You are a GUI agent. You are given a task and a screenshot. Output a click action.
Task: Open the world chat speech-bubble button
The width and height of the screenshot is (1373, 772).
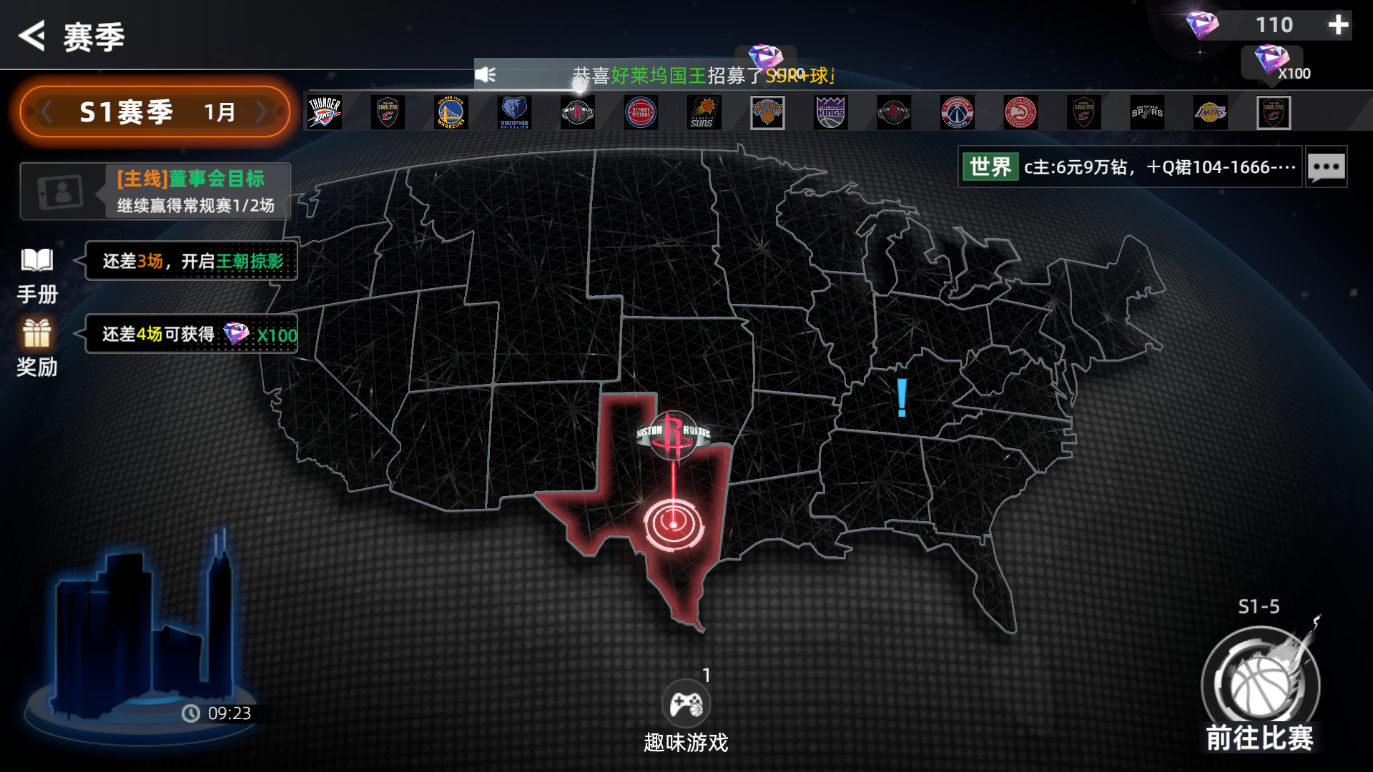[x=1326, y=167]
